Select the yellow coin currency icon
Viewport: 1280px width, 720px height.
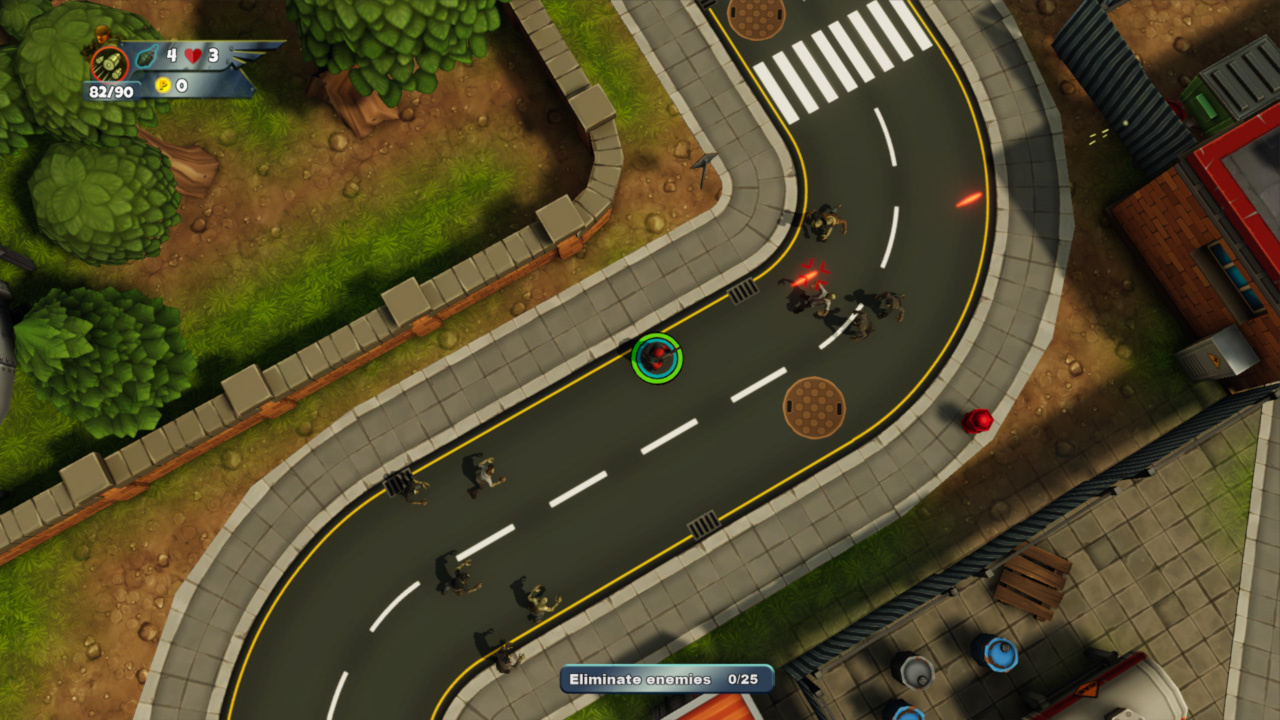coord(164,85)
